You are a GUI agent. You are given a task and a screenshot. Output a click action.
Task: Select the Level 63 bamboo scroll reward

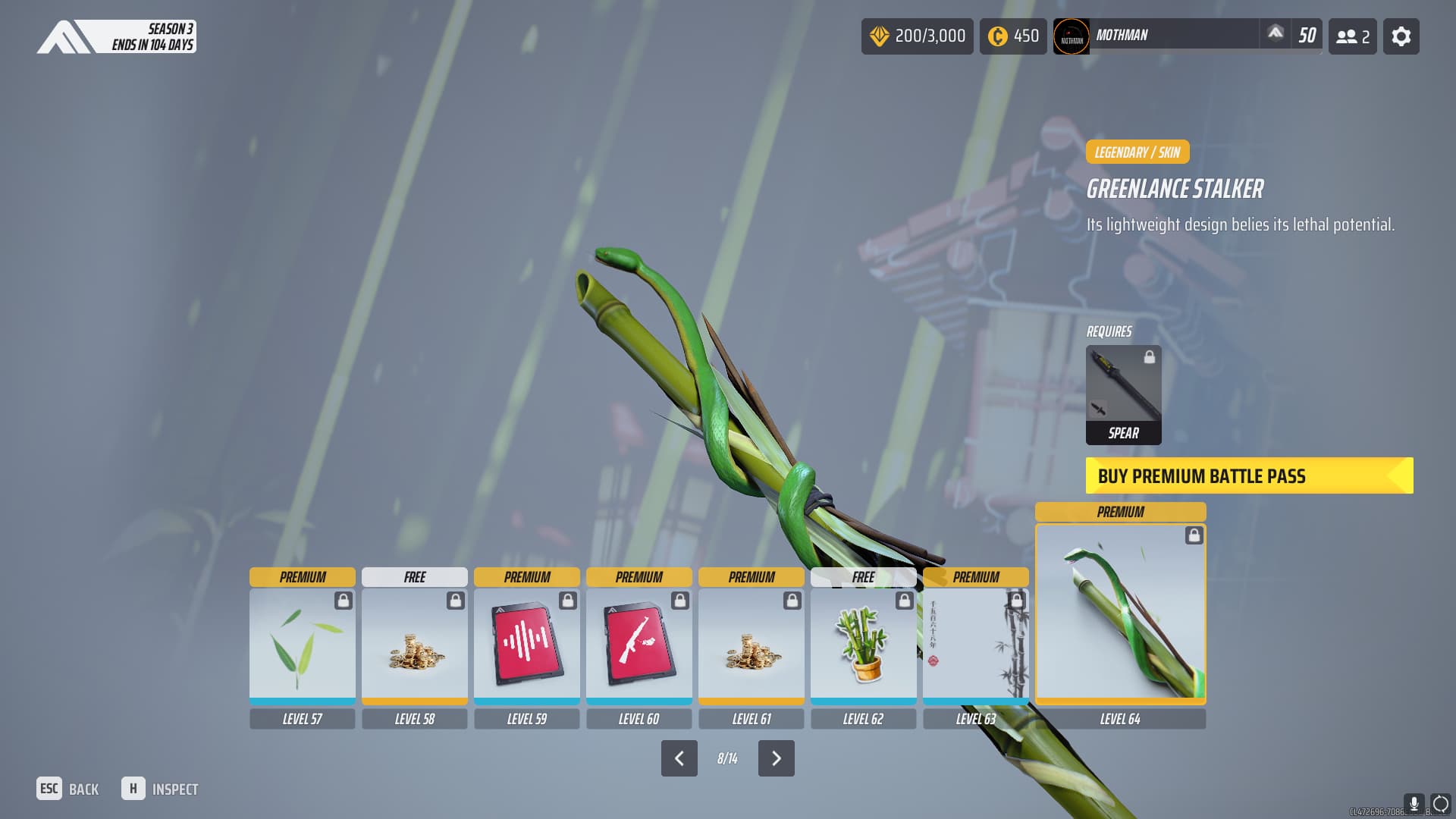click(975, 645)
